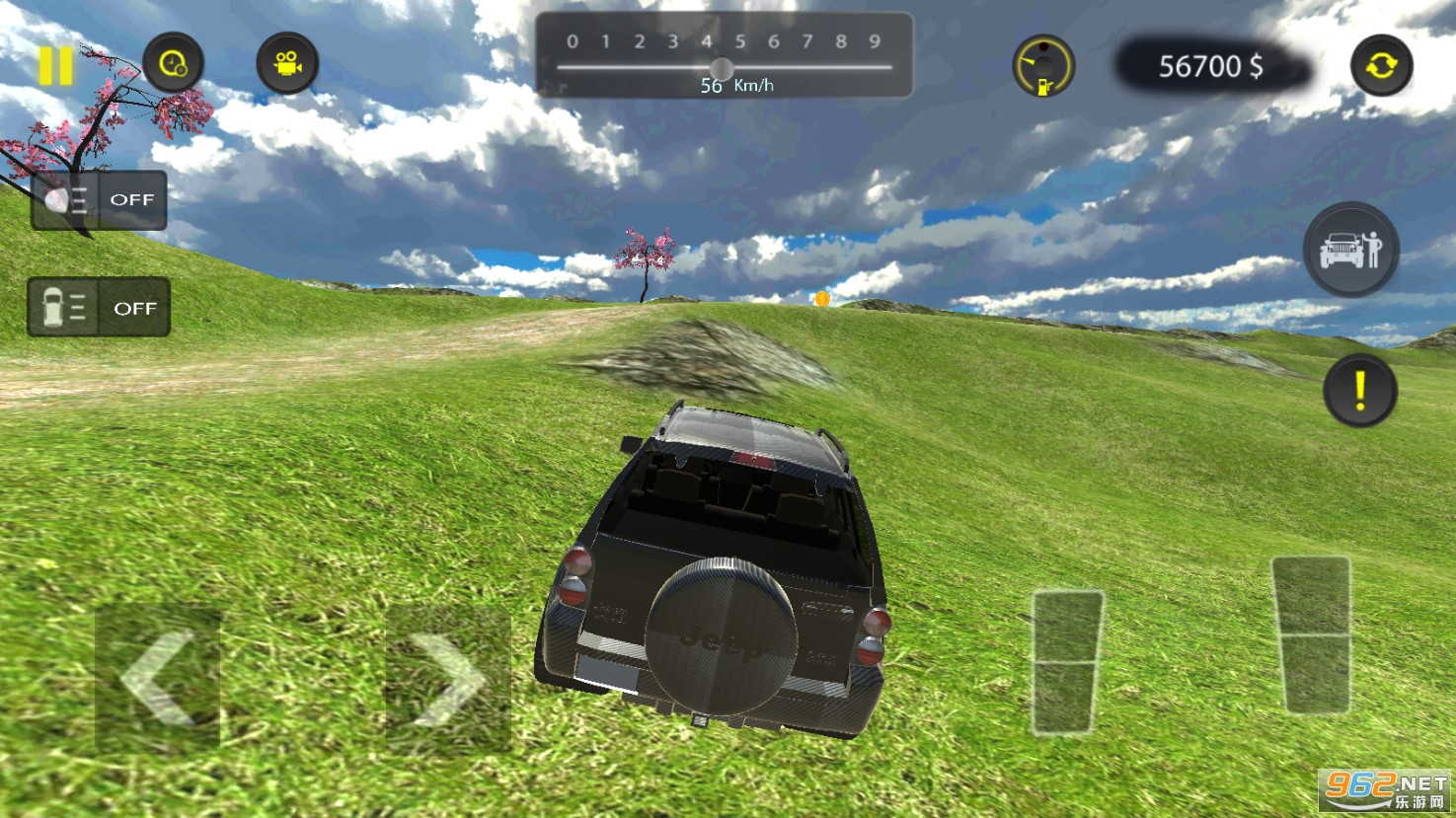This screenshot has width=1456, height=818.
Task: Hit the brake pedal
Action: [1067, 661]
